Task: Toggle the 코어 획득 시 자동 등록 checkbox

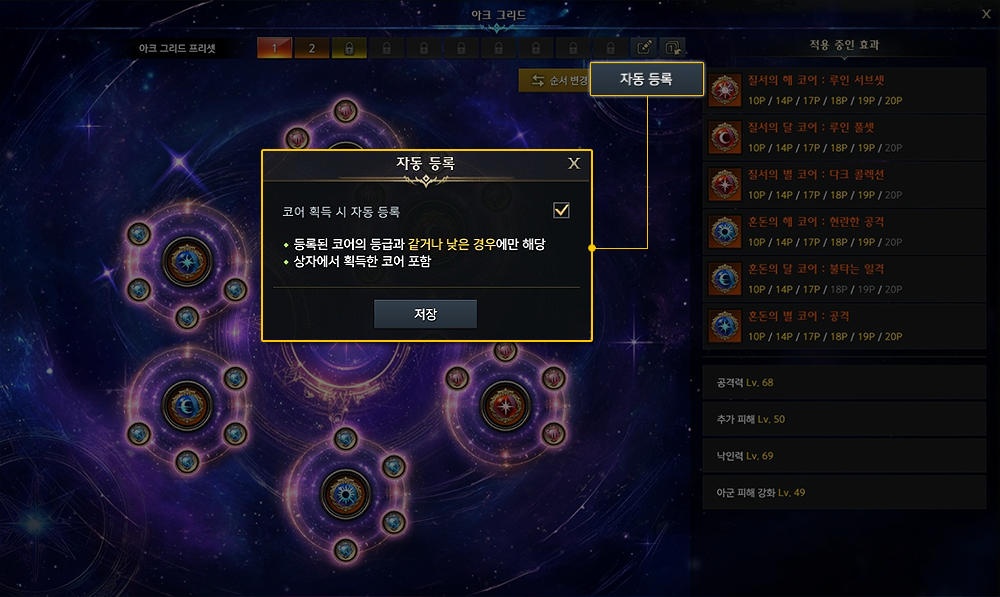Action: 561,210
